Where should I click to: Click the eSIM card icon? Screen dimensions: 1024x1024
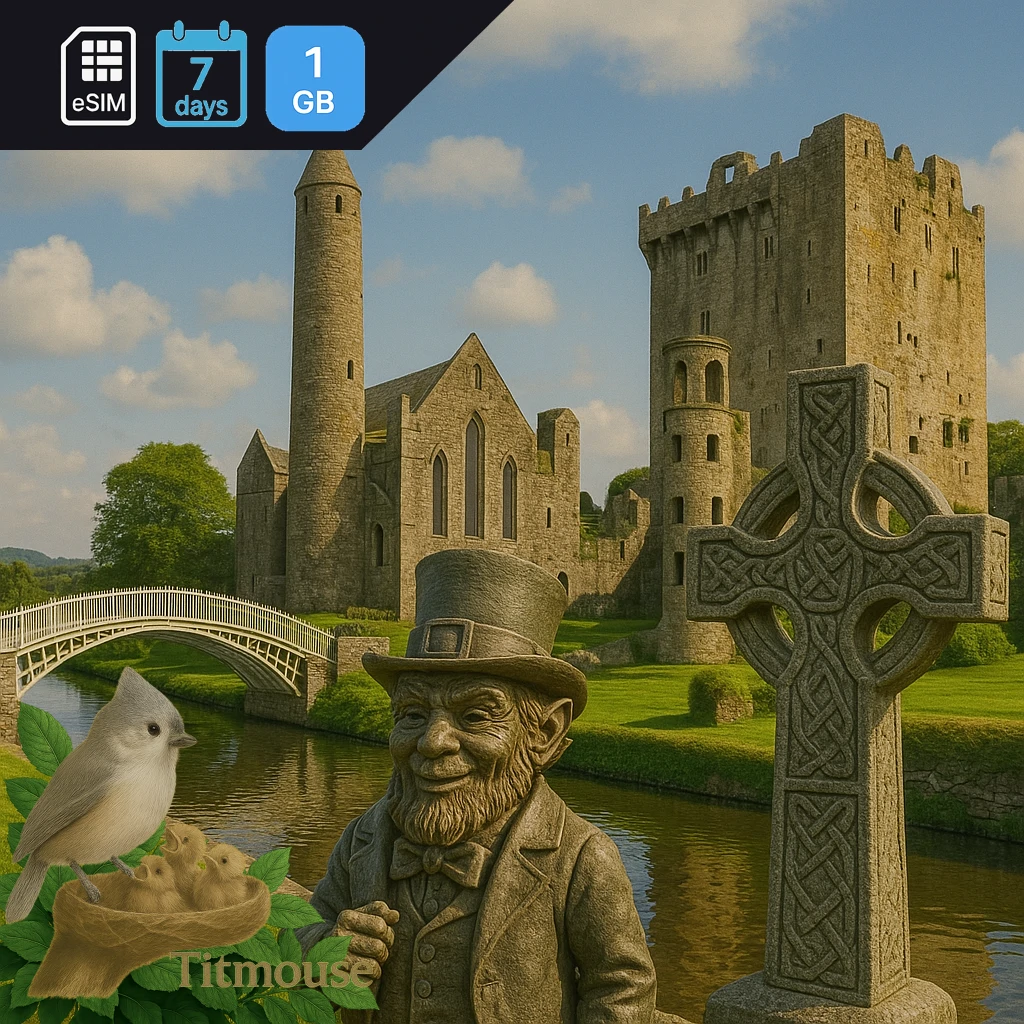(x=98, y=76)
